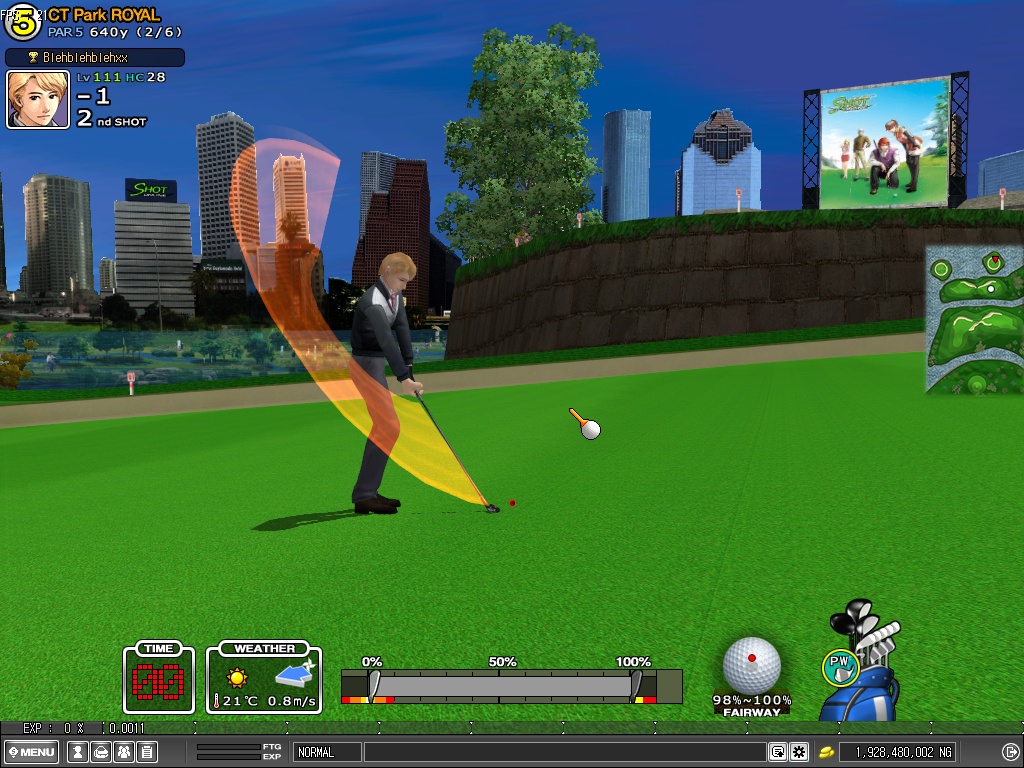Screen dimensions: 1024x768
Task: Click the clipboard list icon
Action: click(x=147, y=752)
